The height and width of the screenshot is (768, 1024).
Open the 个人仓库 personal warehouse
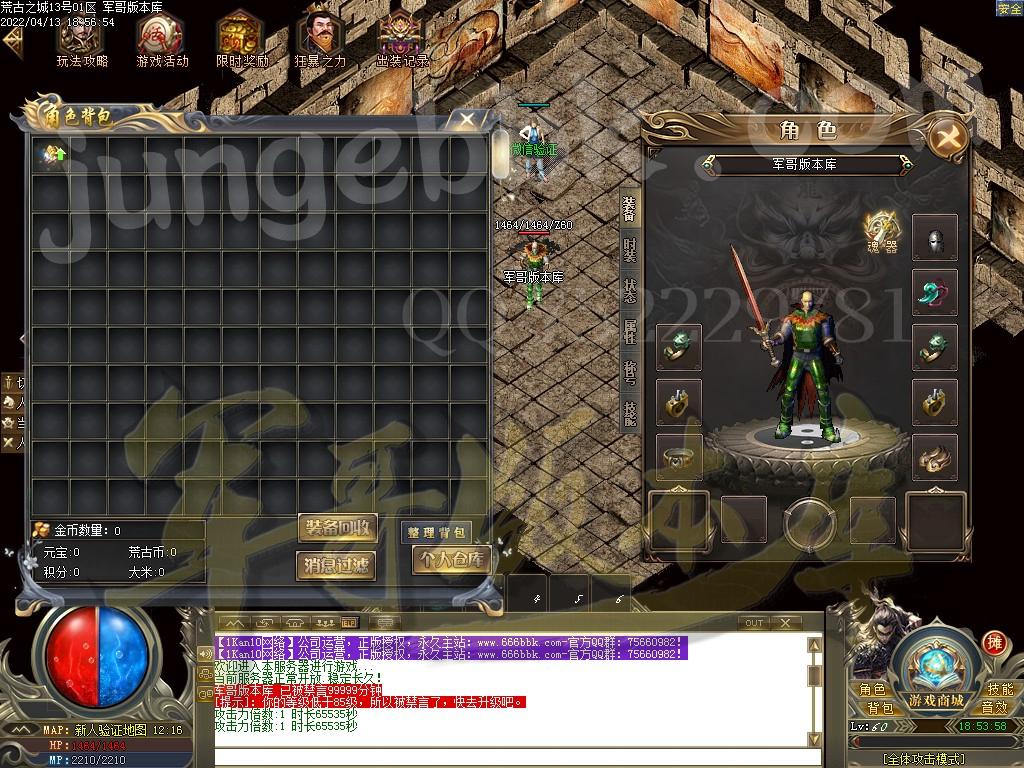click(451, 560)
